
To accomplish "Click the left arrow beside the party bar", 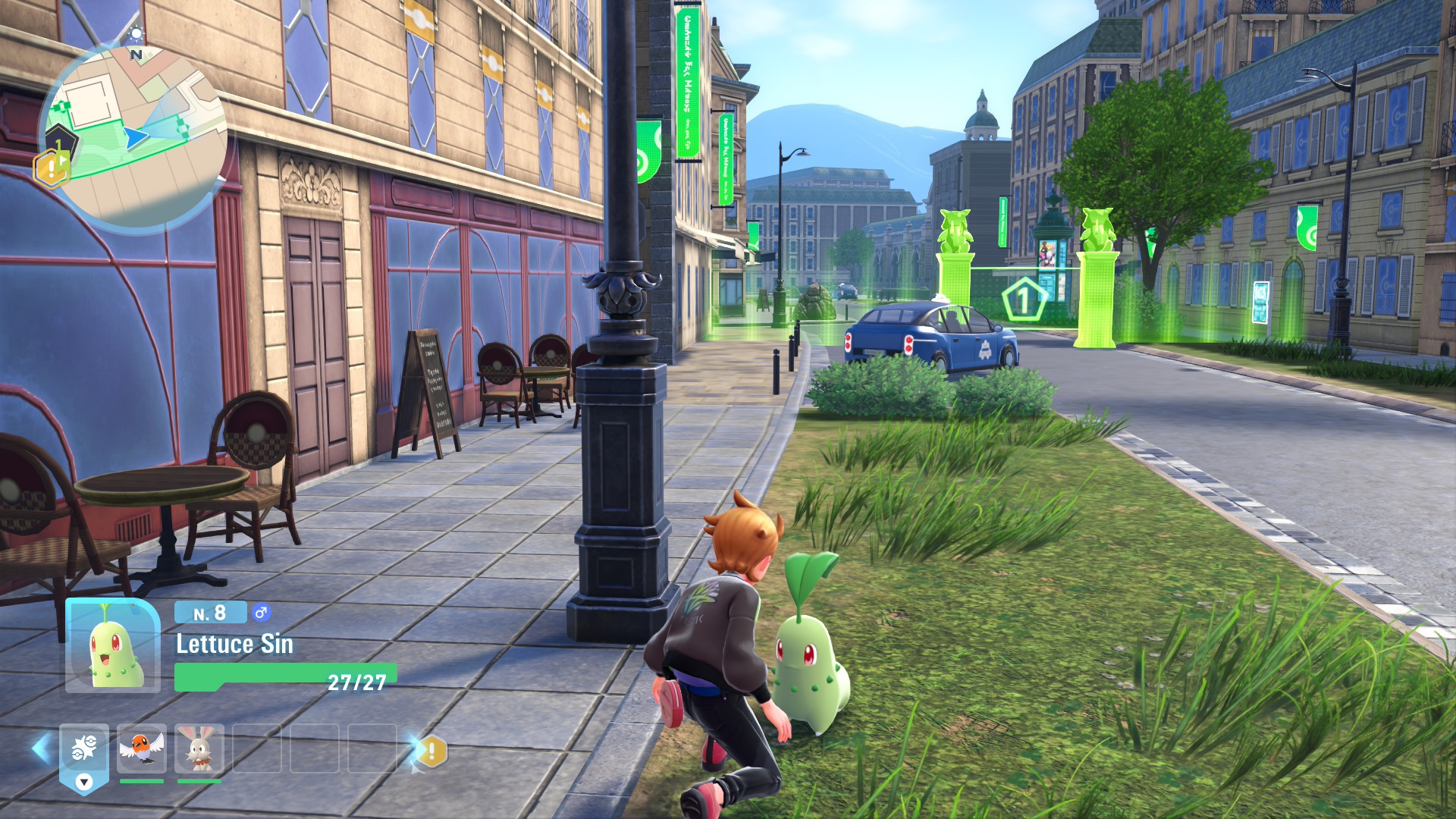I will [x=40, y=749].
